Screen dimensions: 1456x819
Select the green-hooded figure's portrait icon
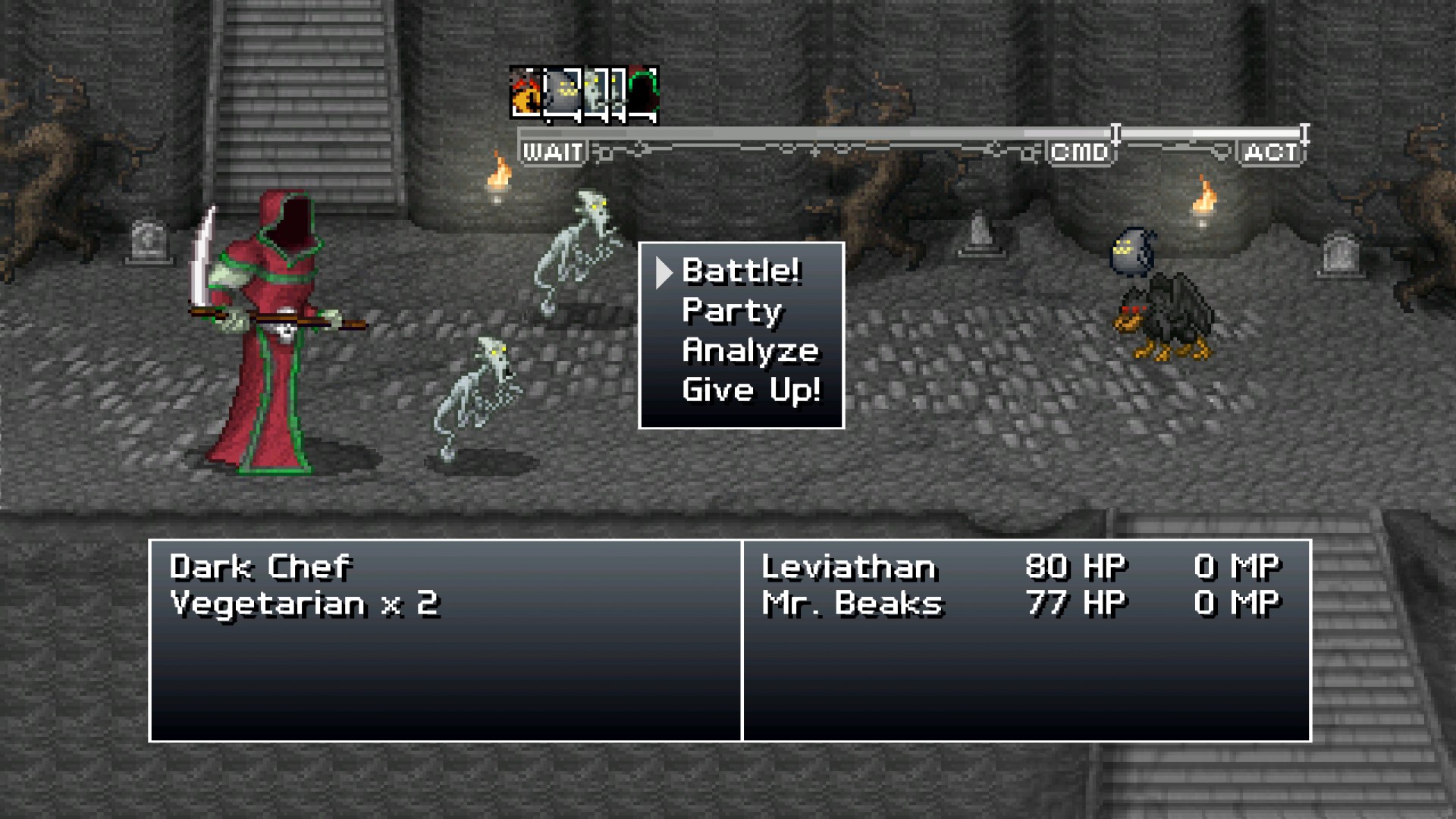(645, 93)
